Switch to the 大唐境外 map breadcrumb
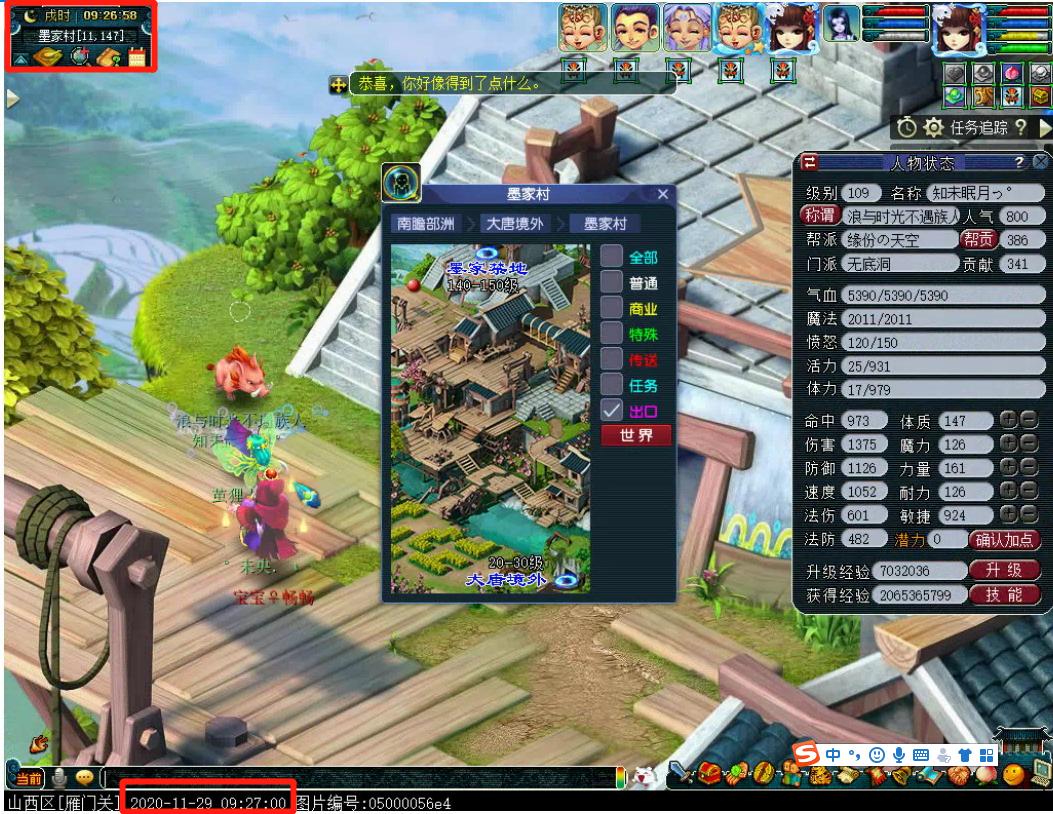This screenshot has height=814, width=1053. (x=515, y=224)
